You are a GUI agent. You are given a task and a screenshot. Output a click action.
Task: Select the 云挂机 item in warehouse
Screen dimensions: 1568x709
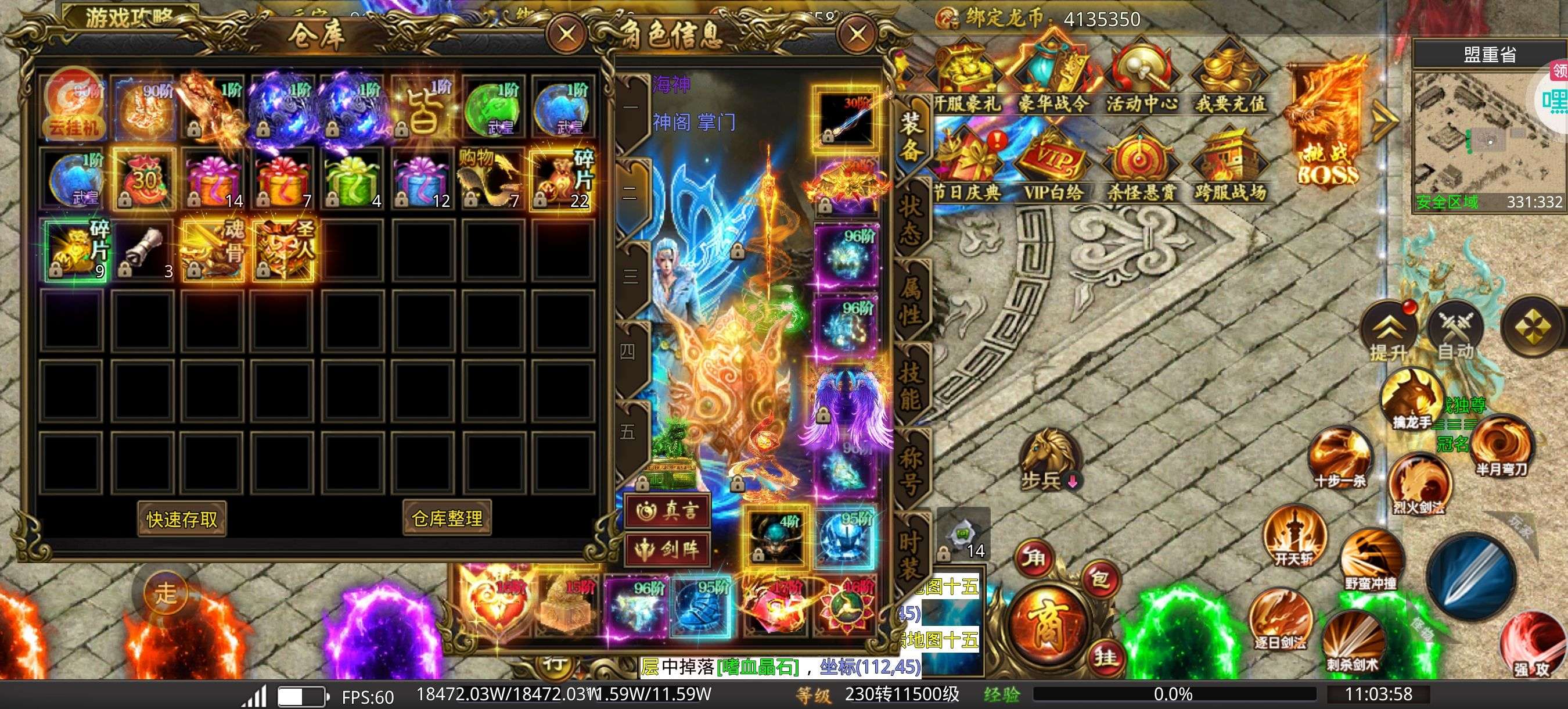tap(74, 106)
